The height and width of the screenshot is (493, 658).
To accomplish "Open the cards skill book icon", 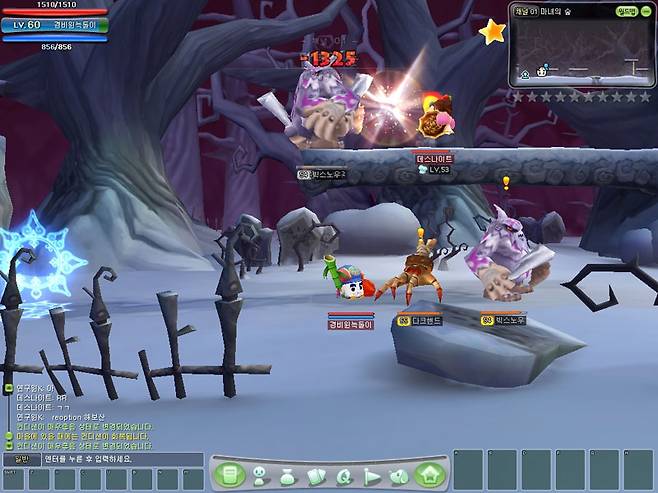I will point(316,477).
